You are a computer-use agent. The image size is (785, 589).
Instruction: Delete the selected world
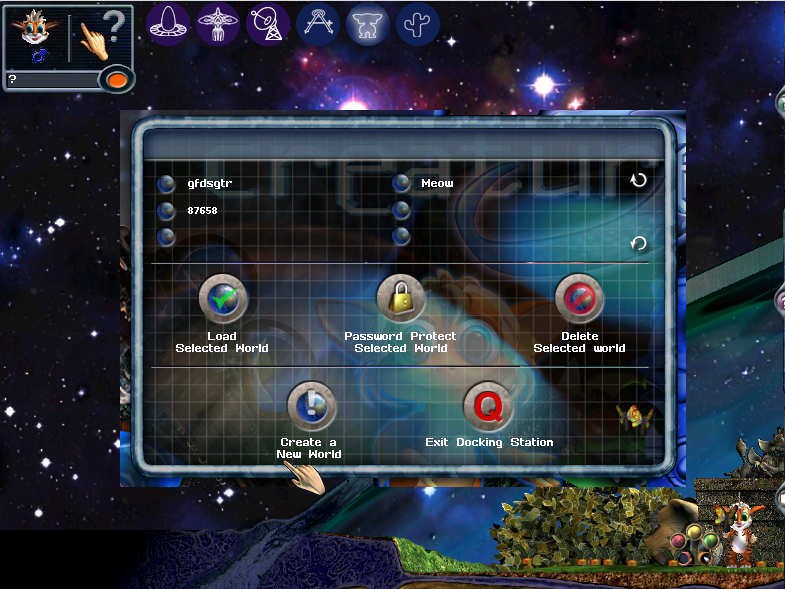click(579, 298)
